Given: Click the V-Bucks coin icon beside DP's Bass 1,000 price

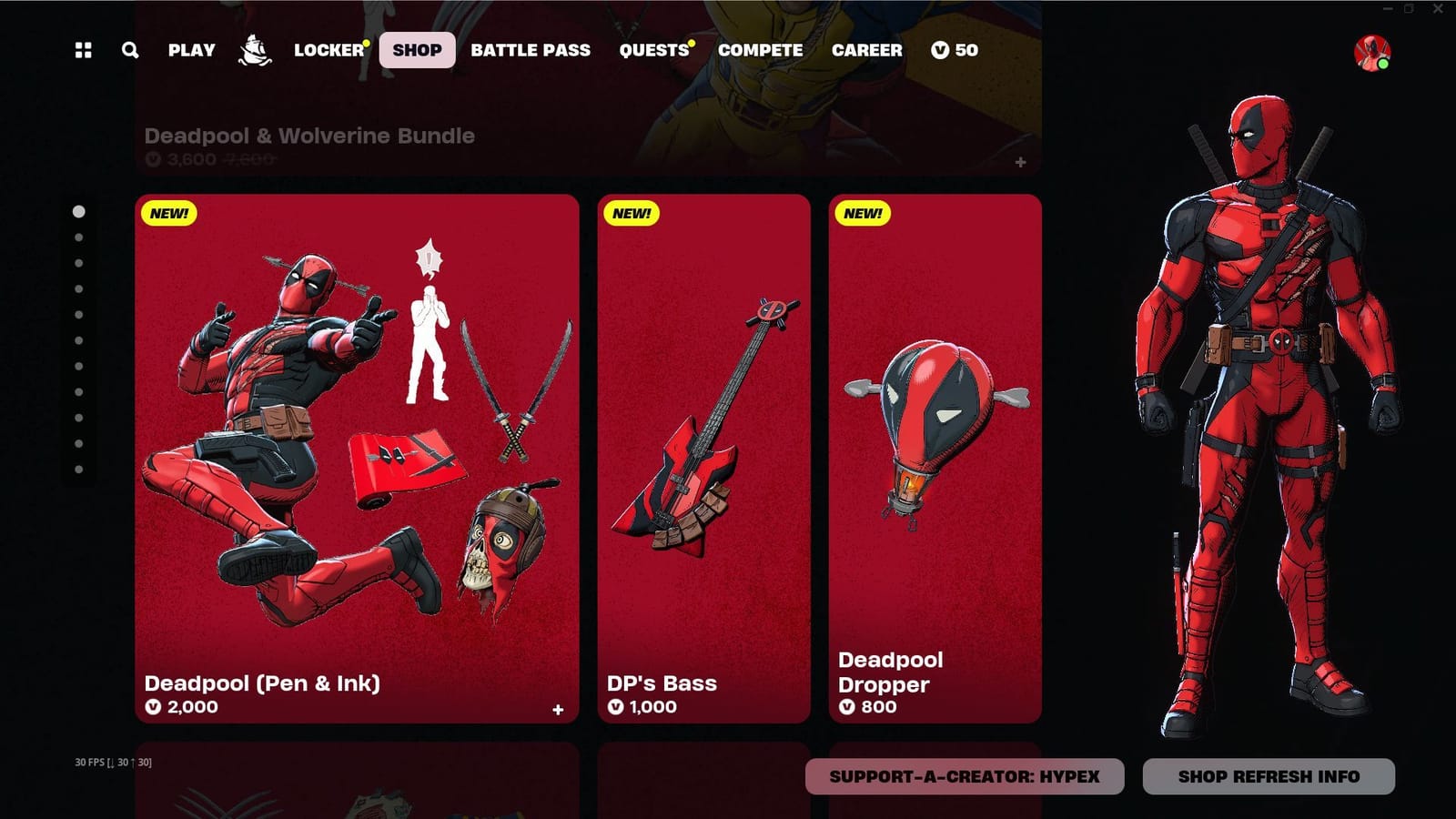Looking at the screenshot, I should (617, 706).
